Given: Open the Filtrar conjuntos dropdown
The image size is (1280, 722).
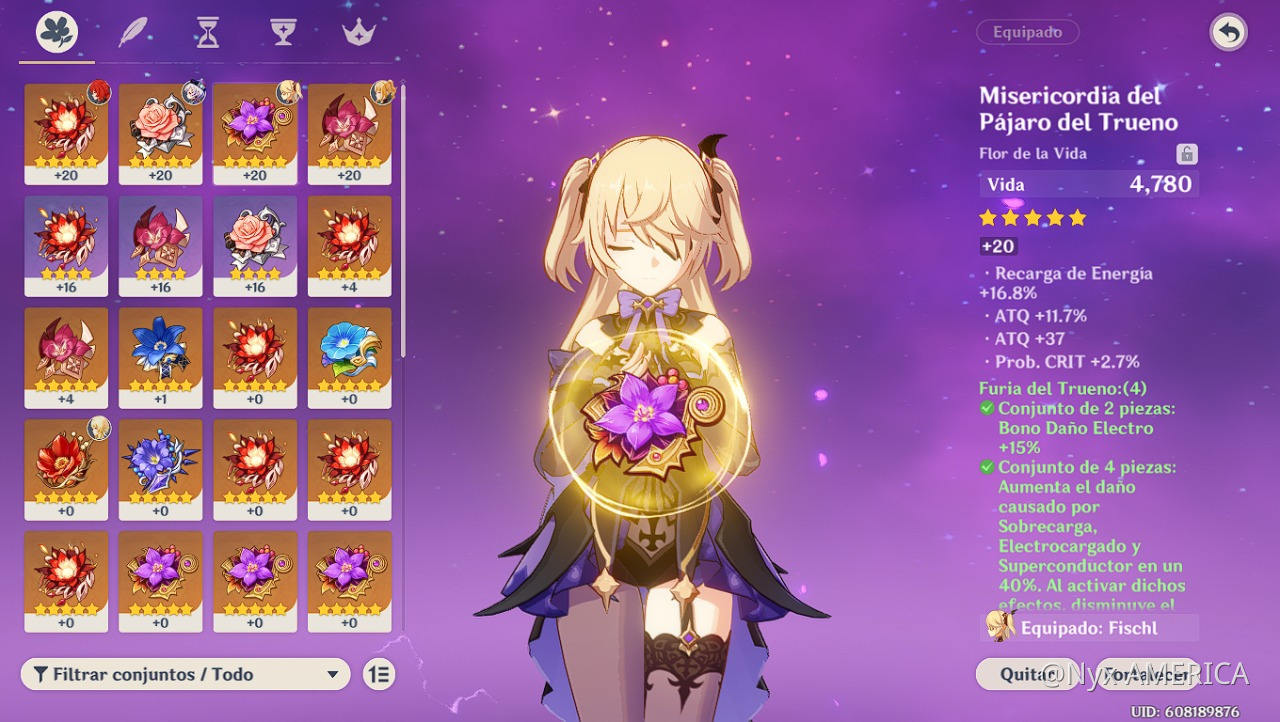Looking at the screenshot, I should pos(185,674).
